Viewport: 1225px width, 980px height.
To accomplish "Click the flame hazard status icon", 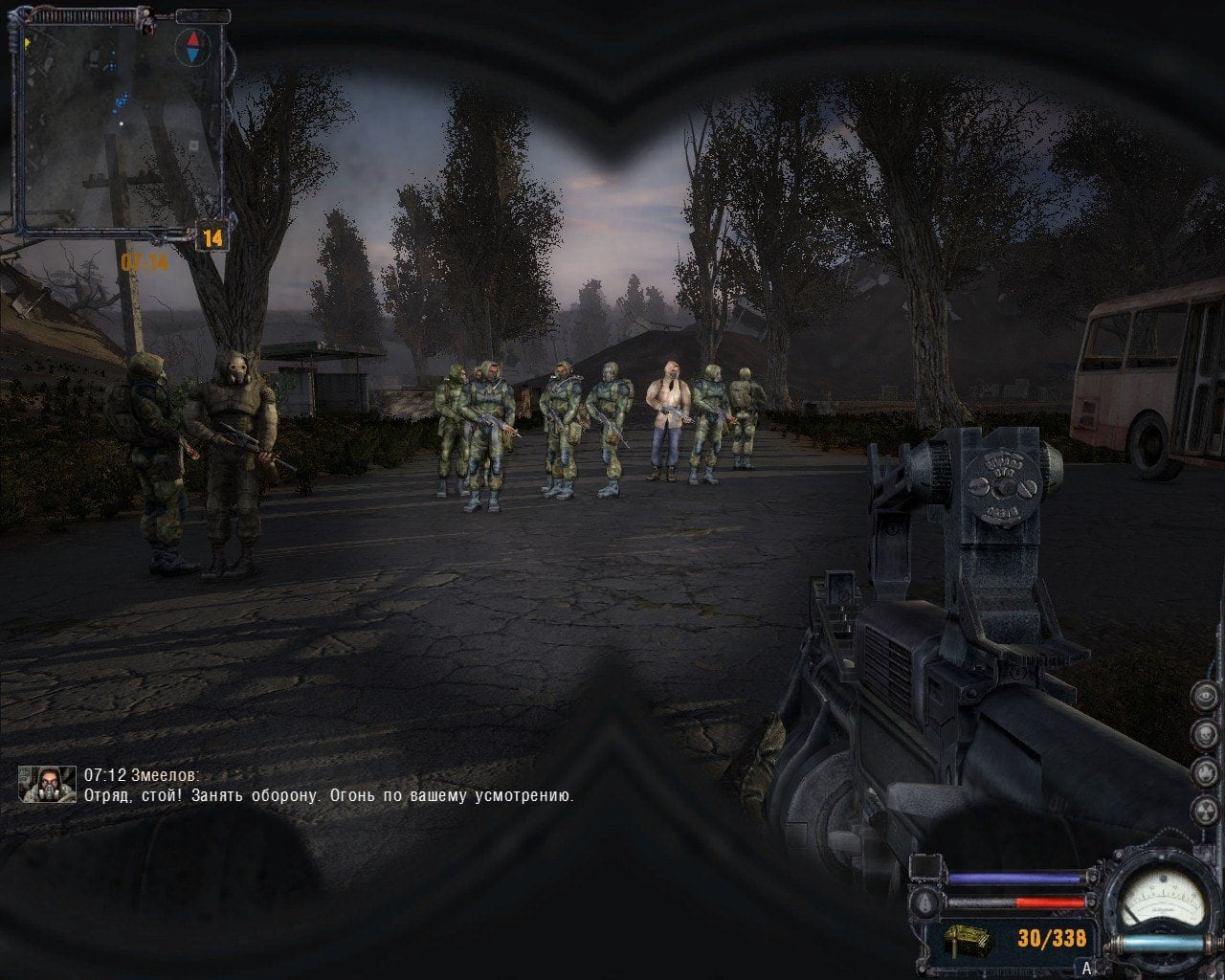I will tap(1205, 772).
